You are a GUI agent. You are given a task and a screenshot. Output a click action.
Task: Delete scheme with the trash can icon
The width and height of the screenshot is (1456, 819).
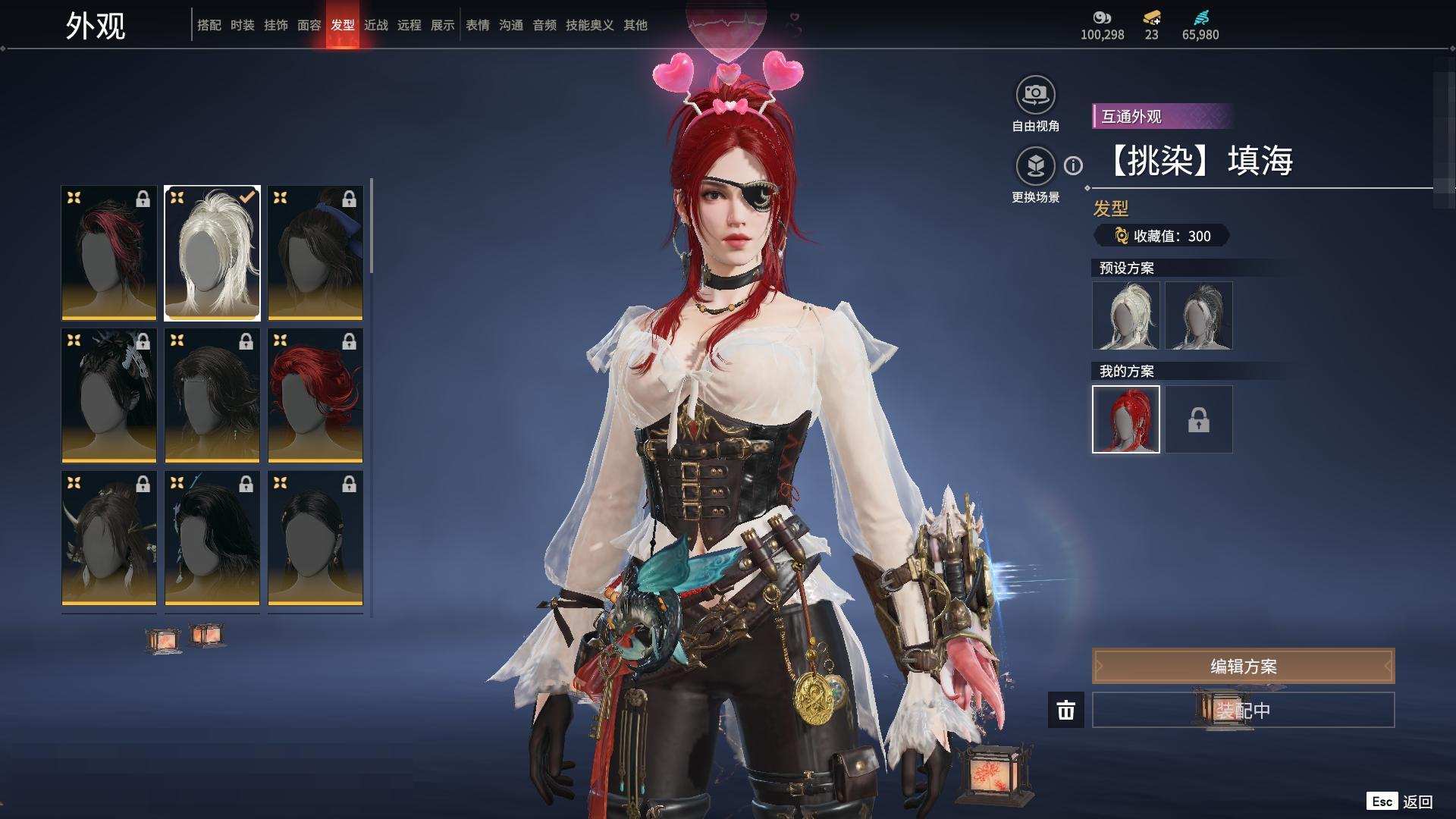point(1066,710)
